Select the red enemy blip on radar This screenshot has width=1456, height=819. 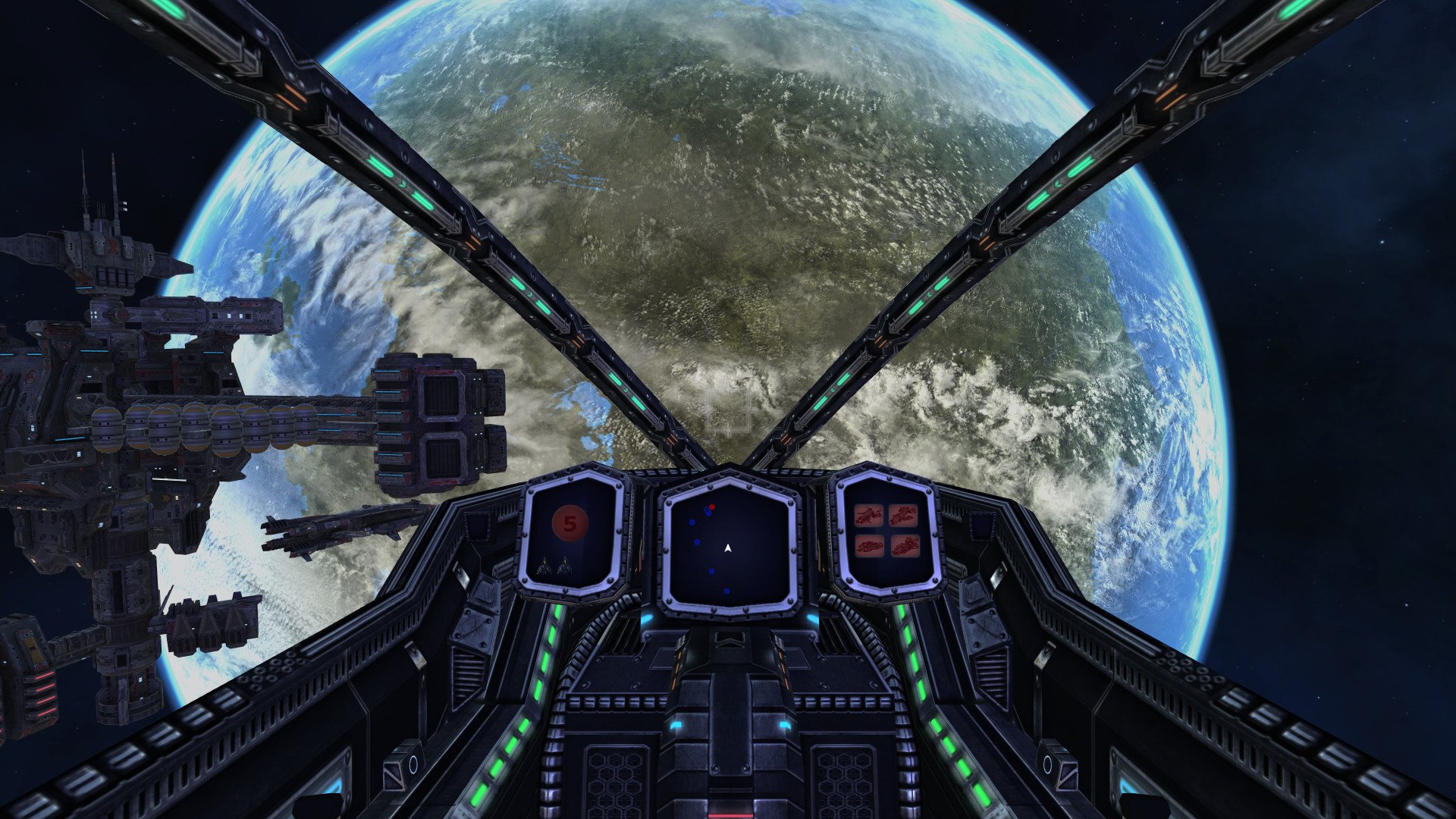(x=711, y=507)
